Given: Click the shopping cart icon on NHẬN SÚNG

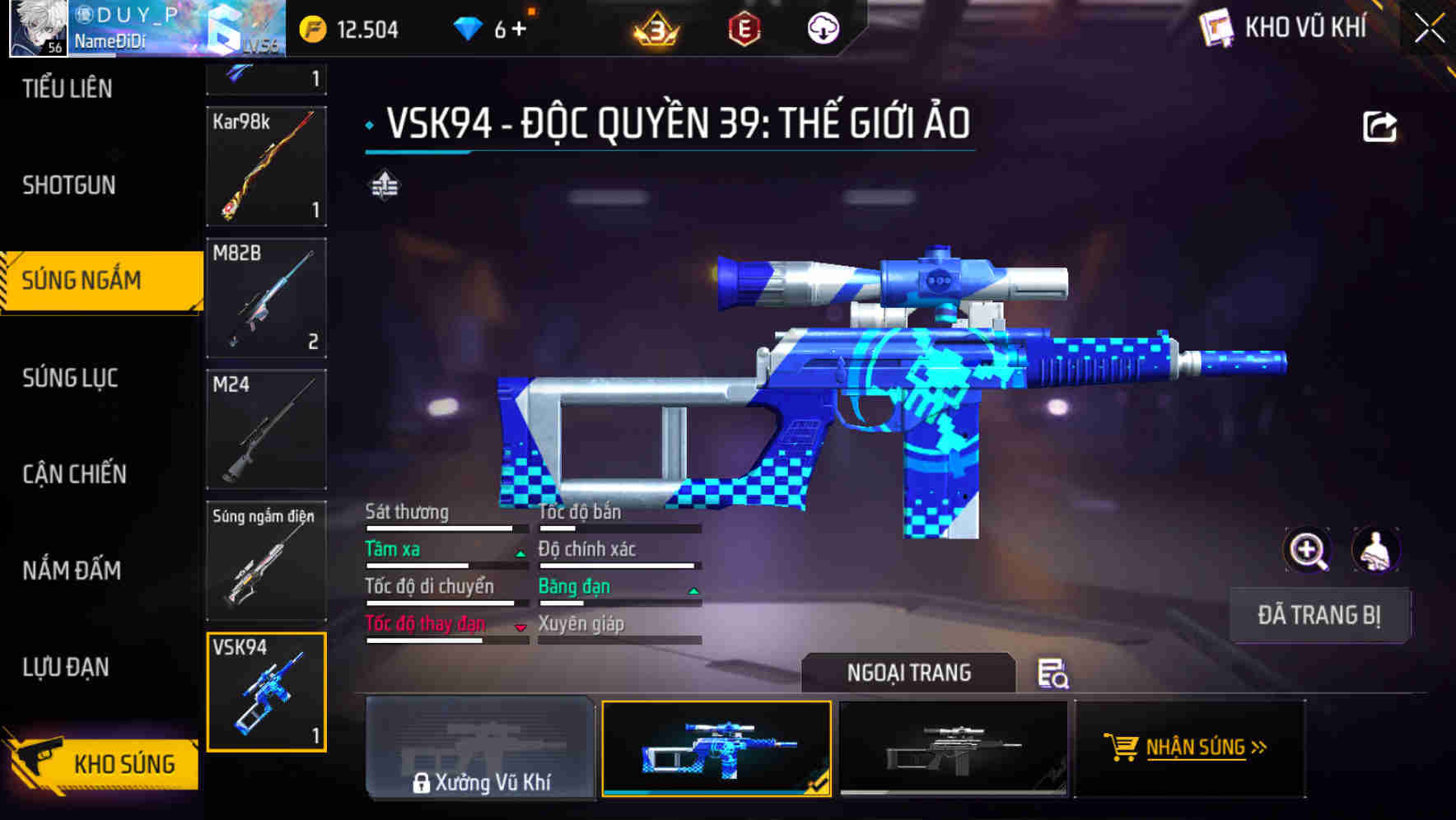Looking at the screenshot, I should click(1122, 748).
